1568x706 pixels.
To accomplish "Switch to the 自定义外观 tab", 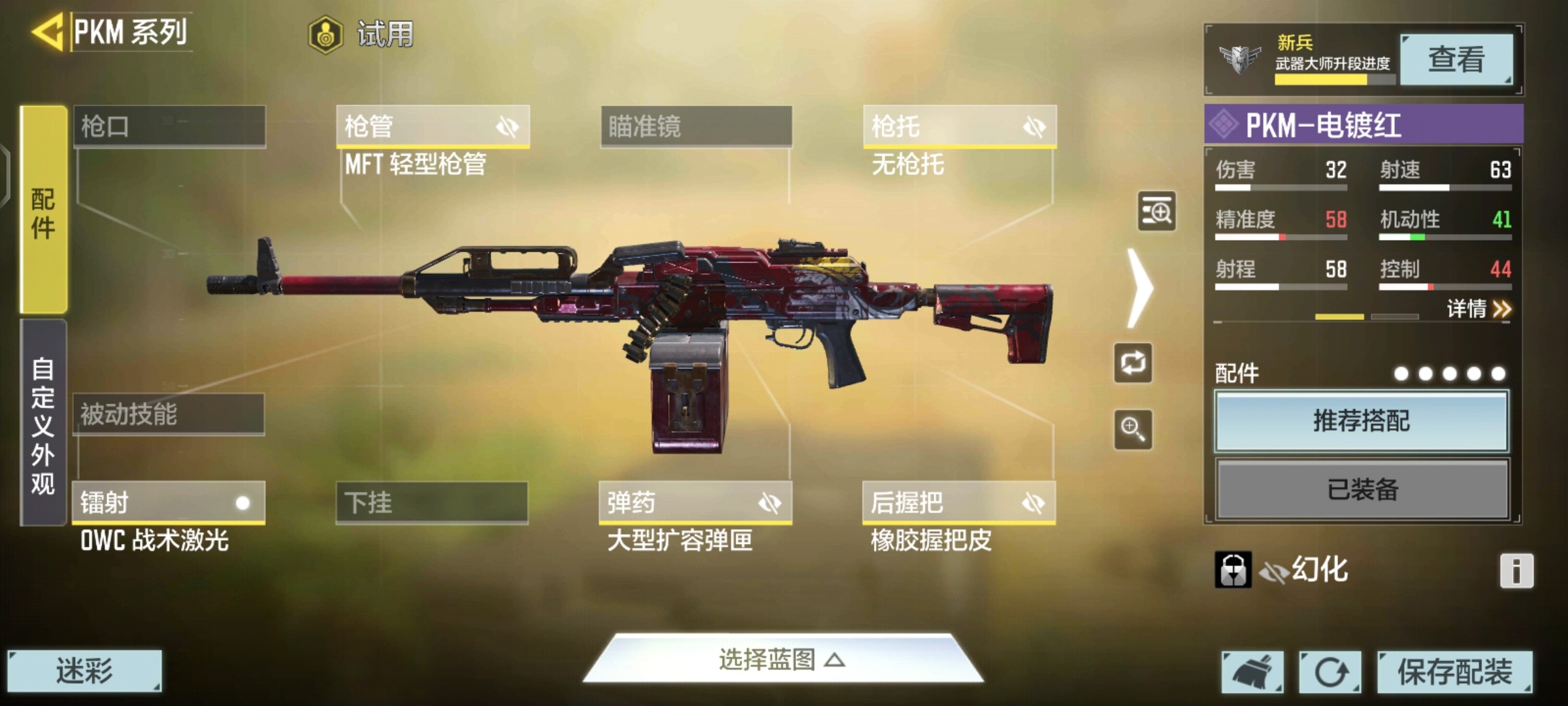I will click(x=43, y=424).
